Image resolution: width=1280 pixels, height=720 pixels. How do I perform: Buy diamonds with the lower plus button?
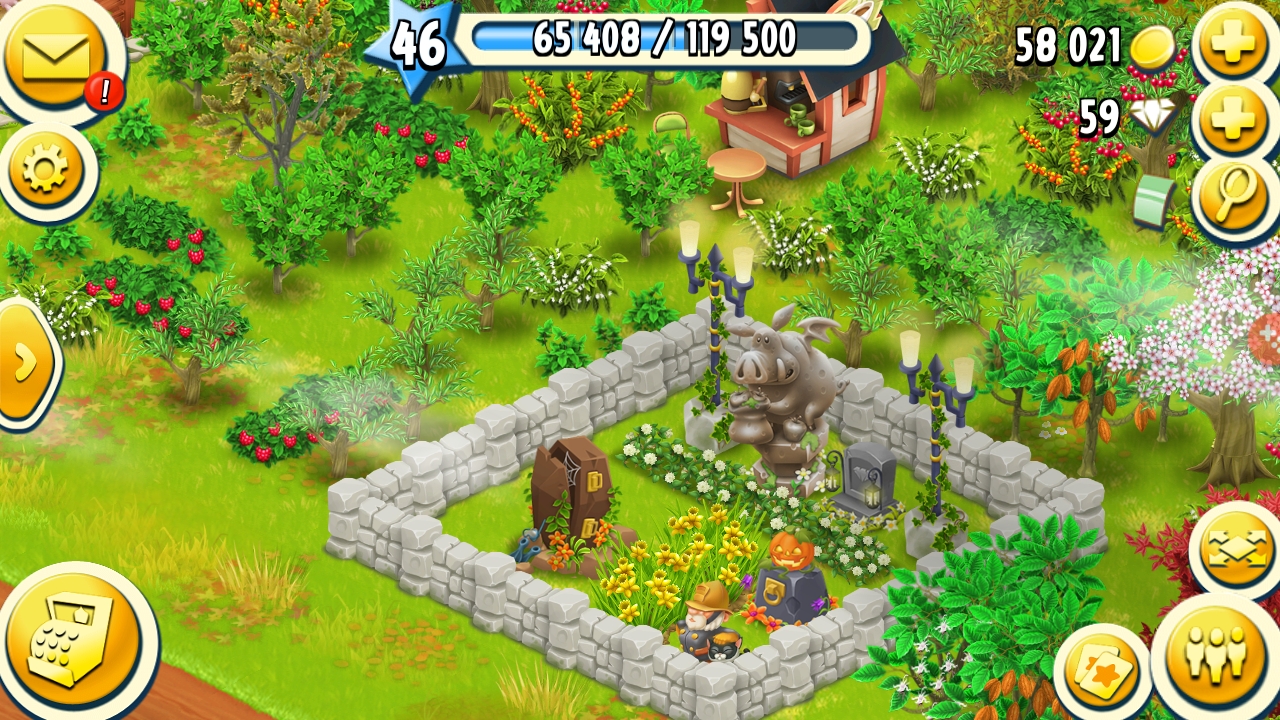1234,120
